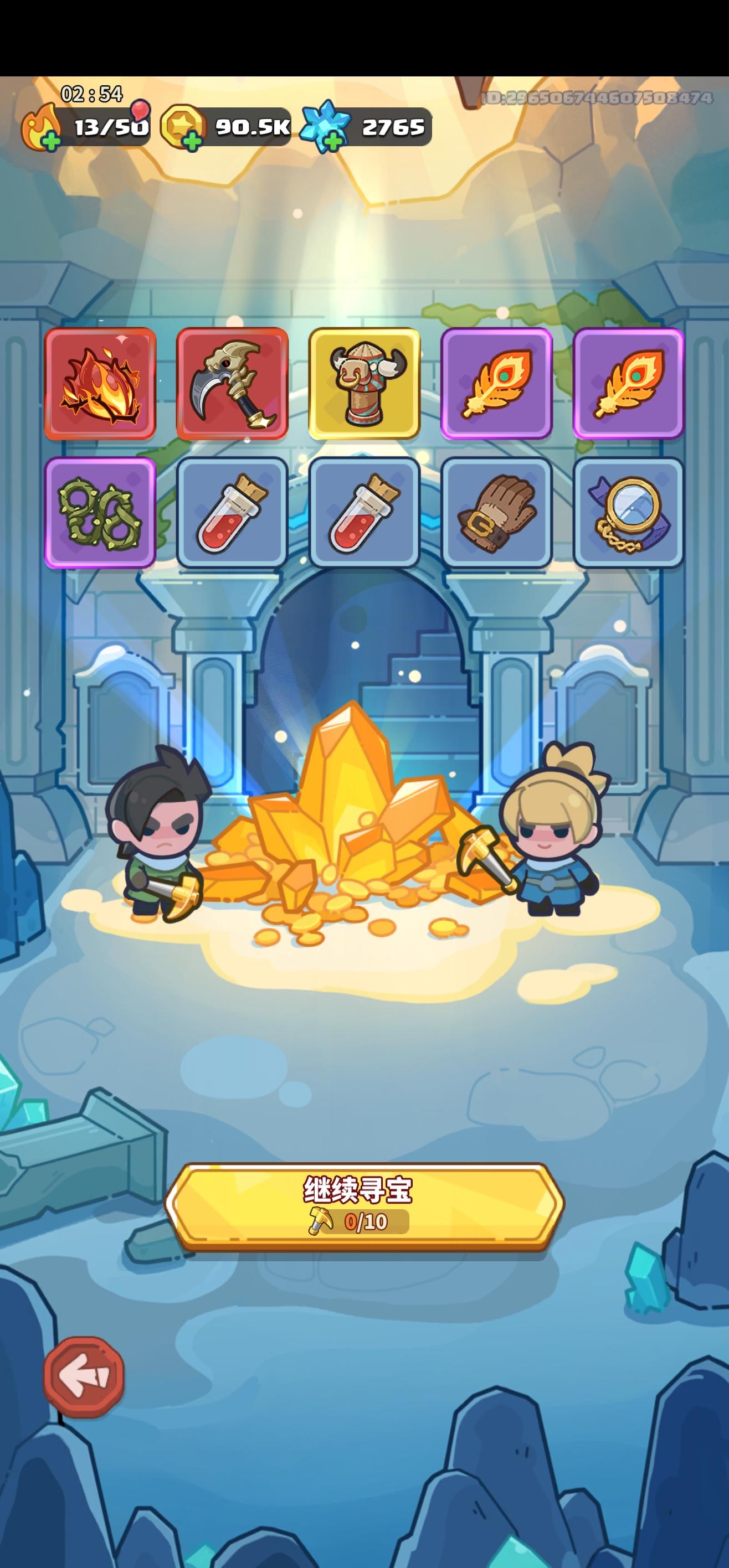This screenshot has width=729, height=1568.
Task: Select the leather glove item
Action: pos(497,516)
